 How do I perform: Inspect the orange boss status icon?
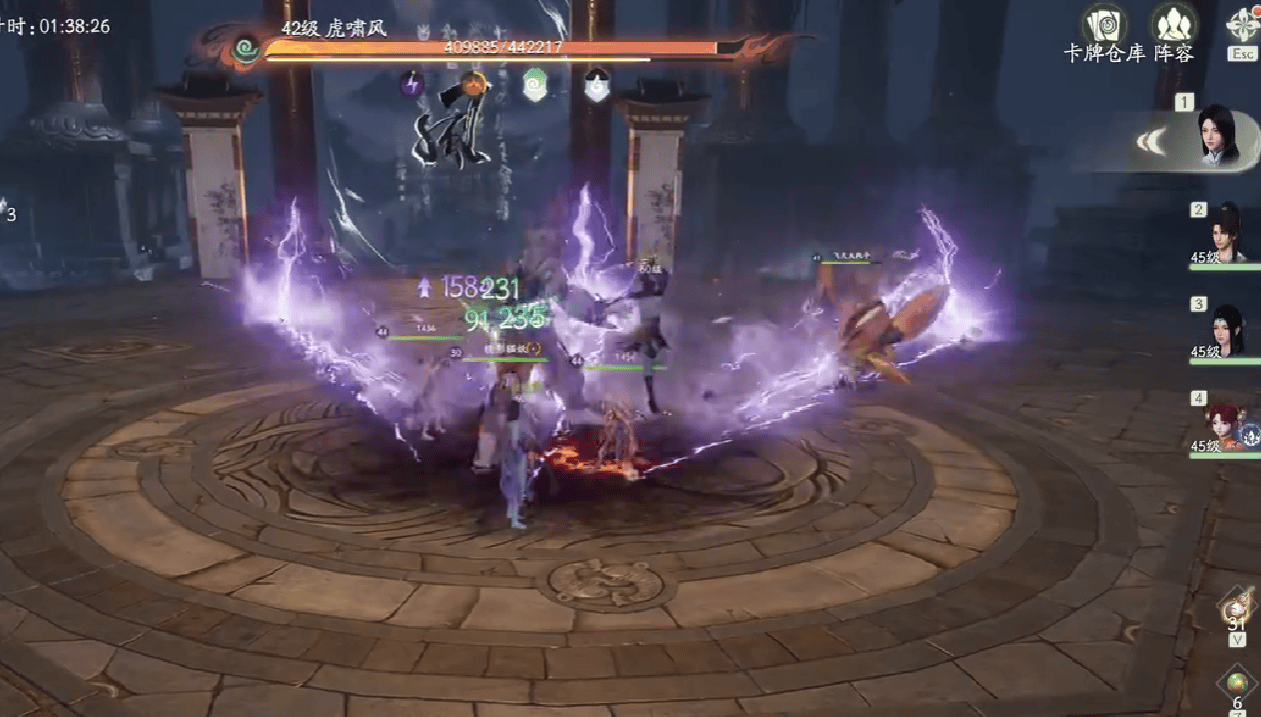coord(474,83)
